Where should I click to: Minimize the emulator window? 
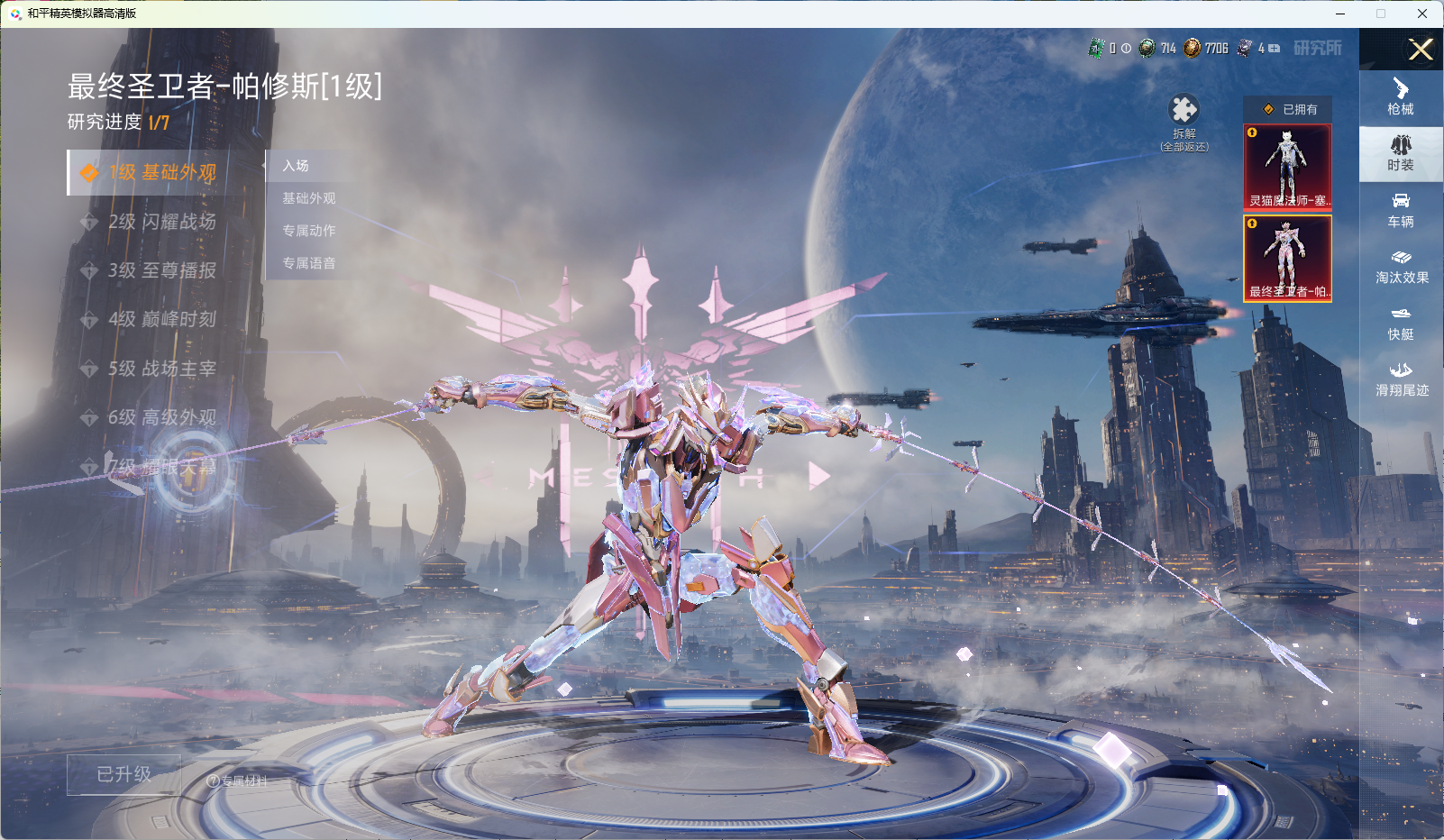pyautogui.click(x=1340, y=14)
